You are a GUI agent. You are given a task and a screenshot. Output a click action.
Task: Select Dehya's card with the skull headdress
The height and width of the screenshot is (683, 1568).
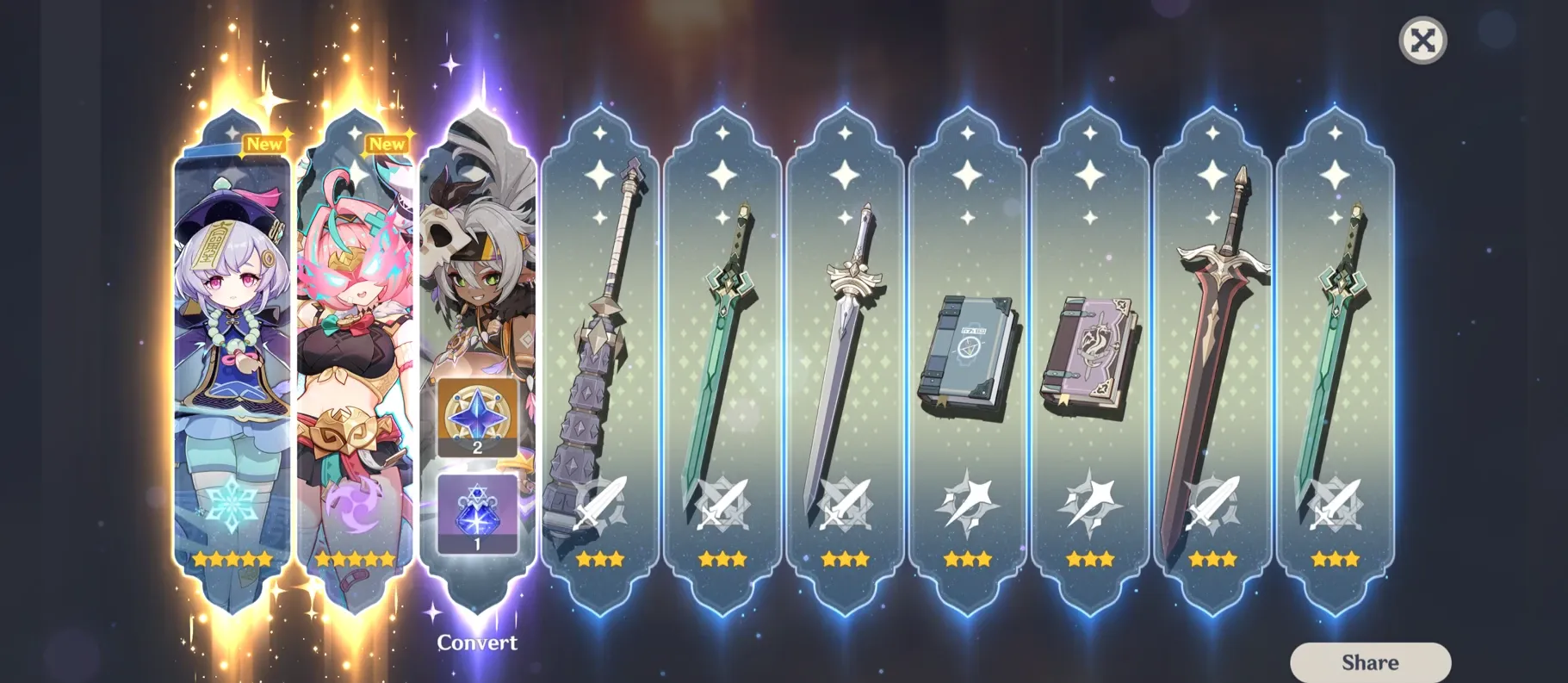[x=479, y=258]
